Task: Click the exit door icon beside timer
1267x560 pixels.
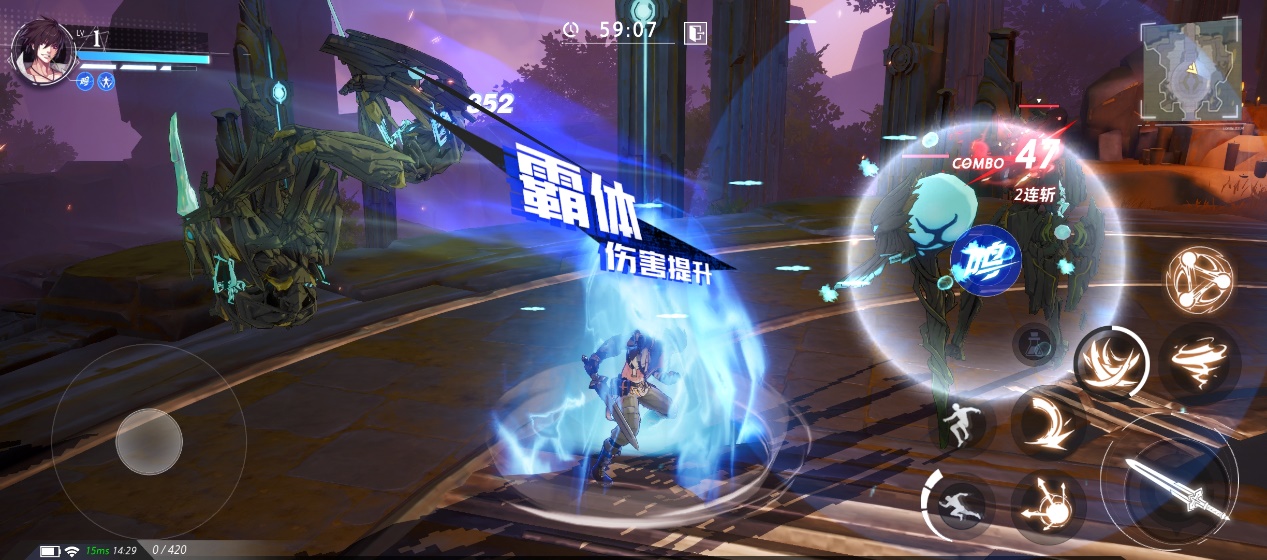Action: point(695,32)
